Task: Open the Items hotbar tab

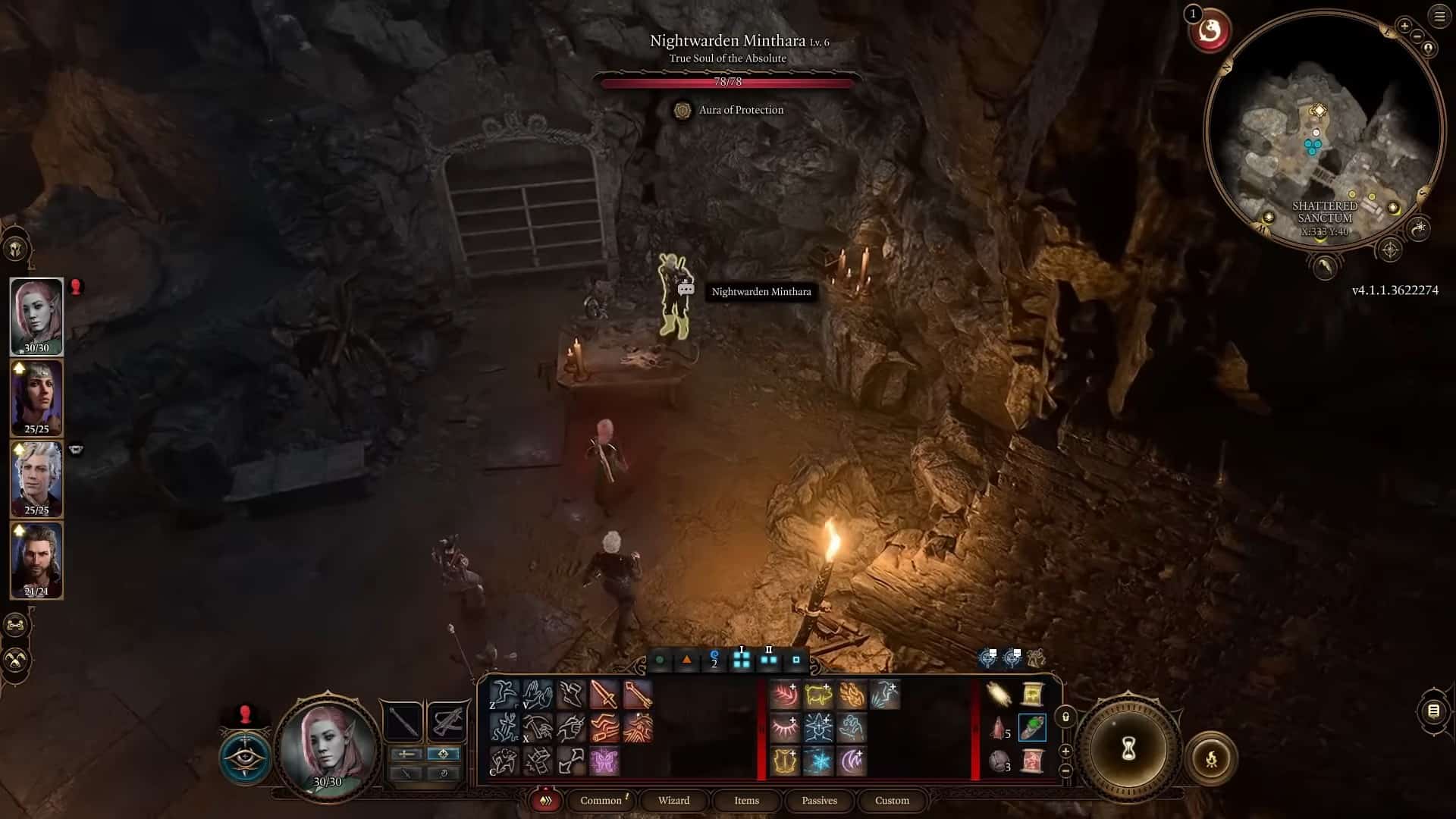Action: click(x=746, y=800)
